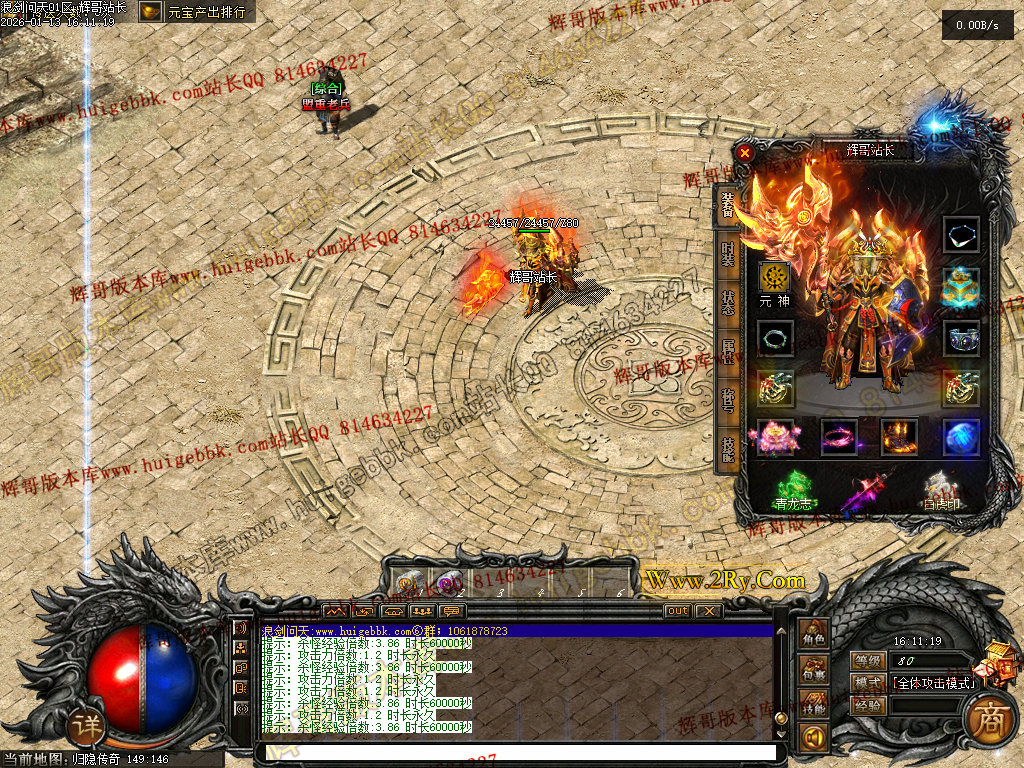
Task: Open the 元宝产出排行 ranking button
Action: (196, 12)
